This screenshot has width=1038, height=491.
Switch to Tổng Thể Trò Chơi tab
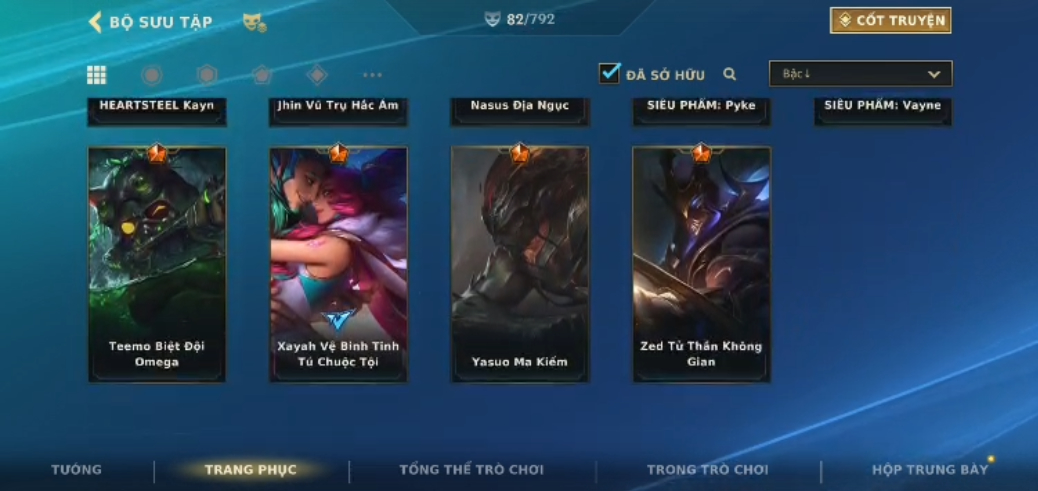(471, 470)
